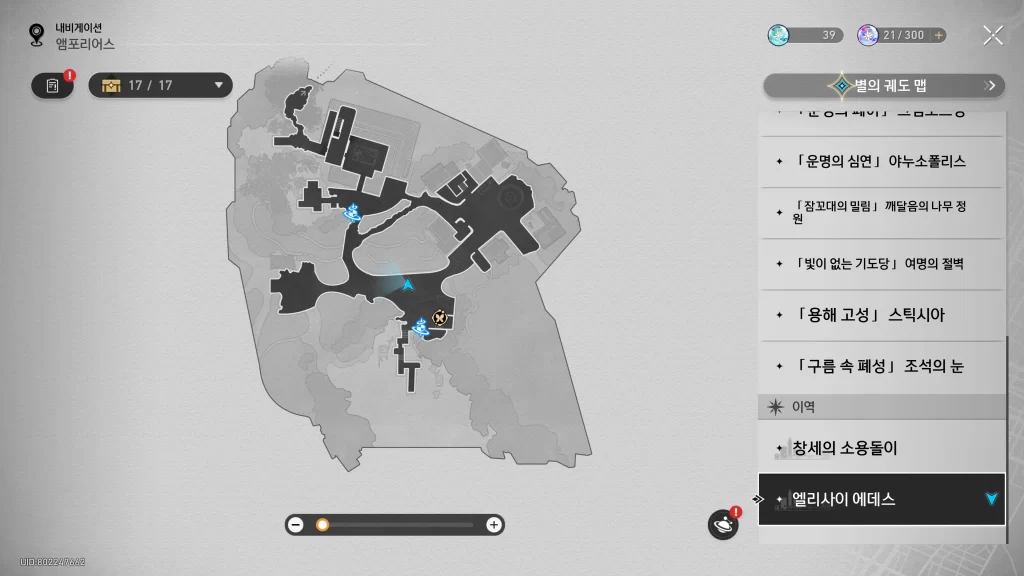
Task: Zoom in the map with plus button
Action: click(493, 525)
